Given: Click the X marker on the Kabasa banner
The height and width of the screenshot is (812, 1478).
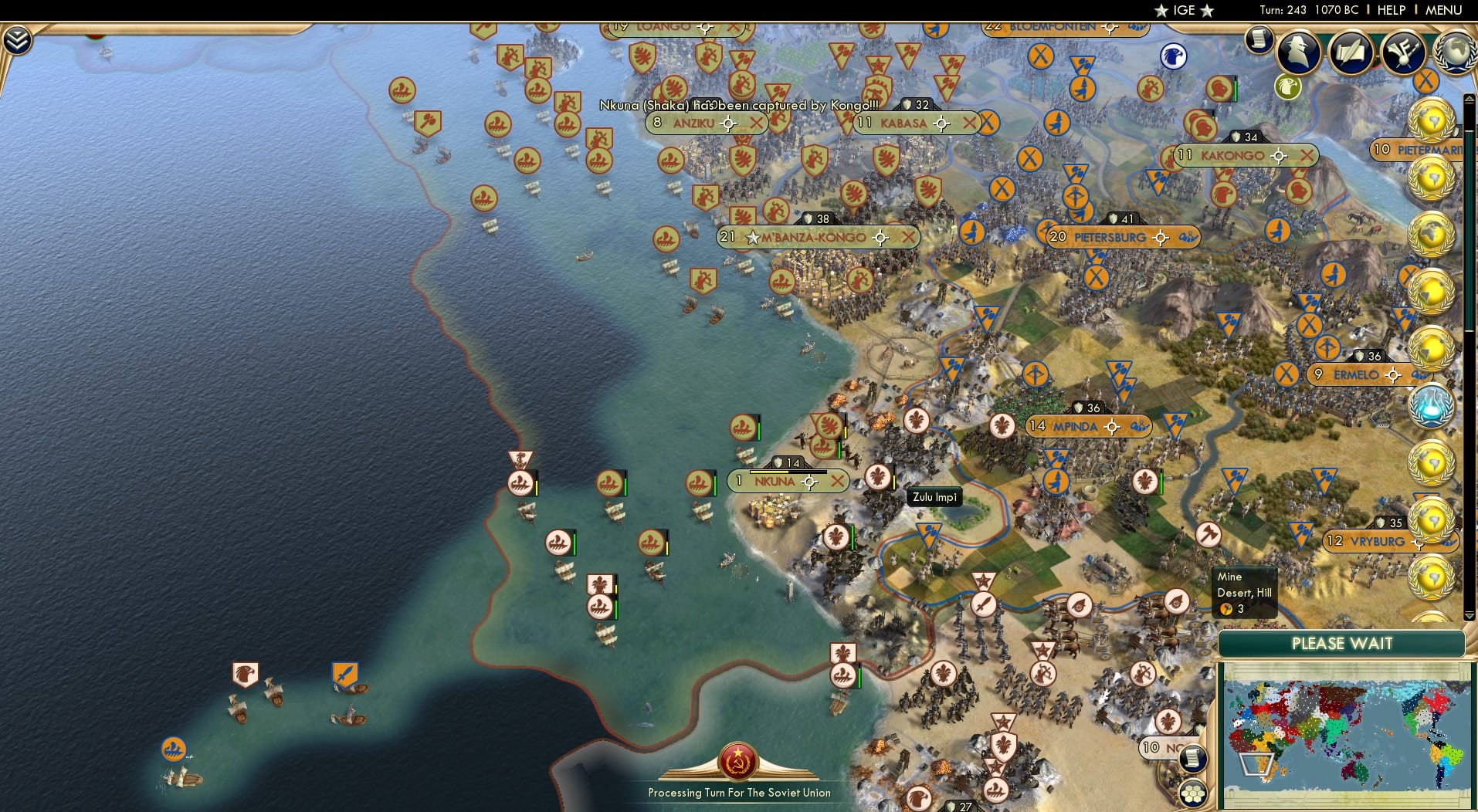Looking at the screenshot, I should (971, 122).
